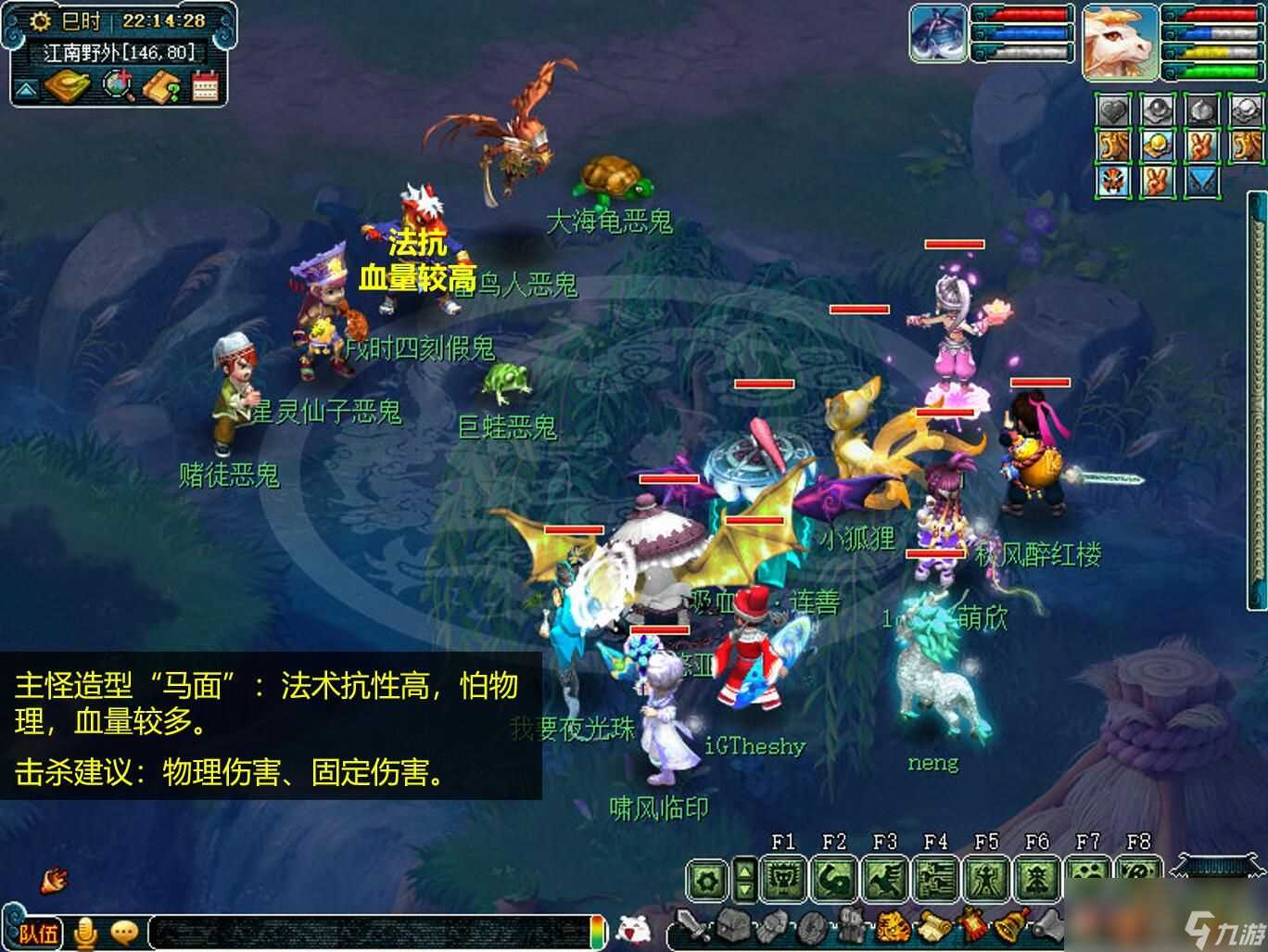
Task: Open the pet tiger icon in bottom toolbar
Action: [x=893, y=927]
